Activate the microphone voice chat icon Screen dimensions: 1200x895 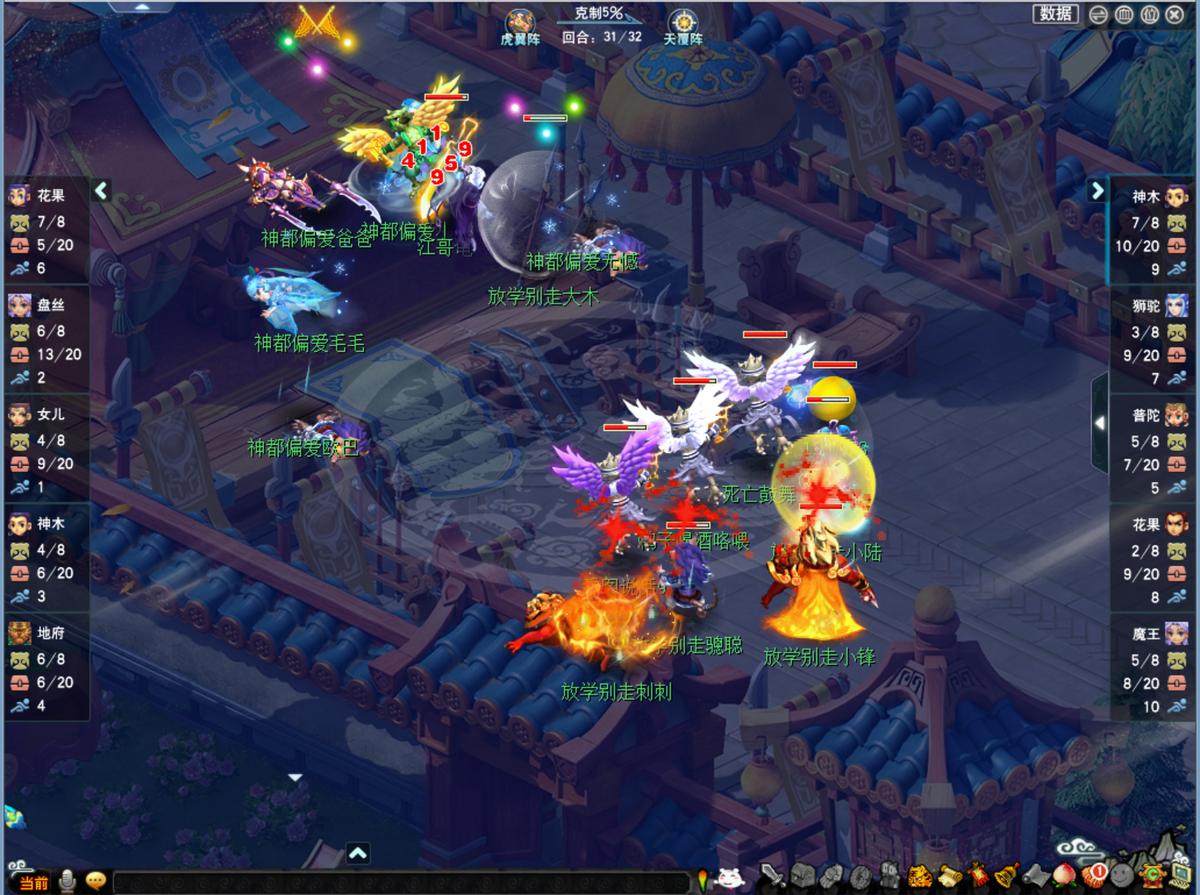click(x=68, y=881)
